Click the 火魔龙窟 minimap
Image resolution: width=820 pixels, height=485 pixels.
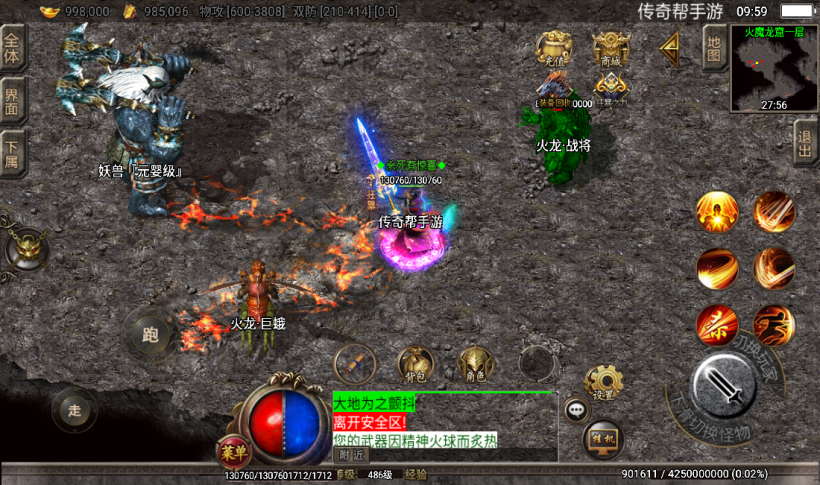tap(775, 67)
